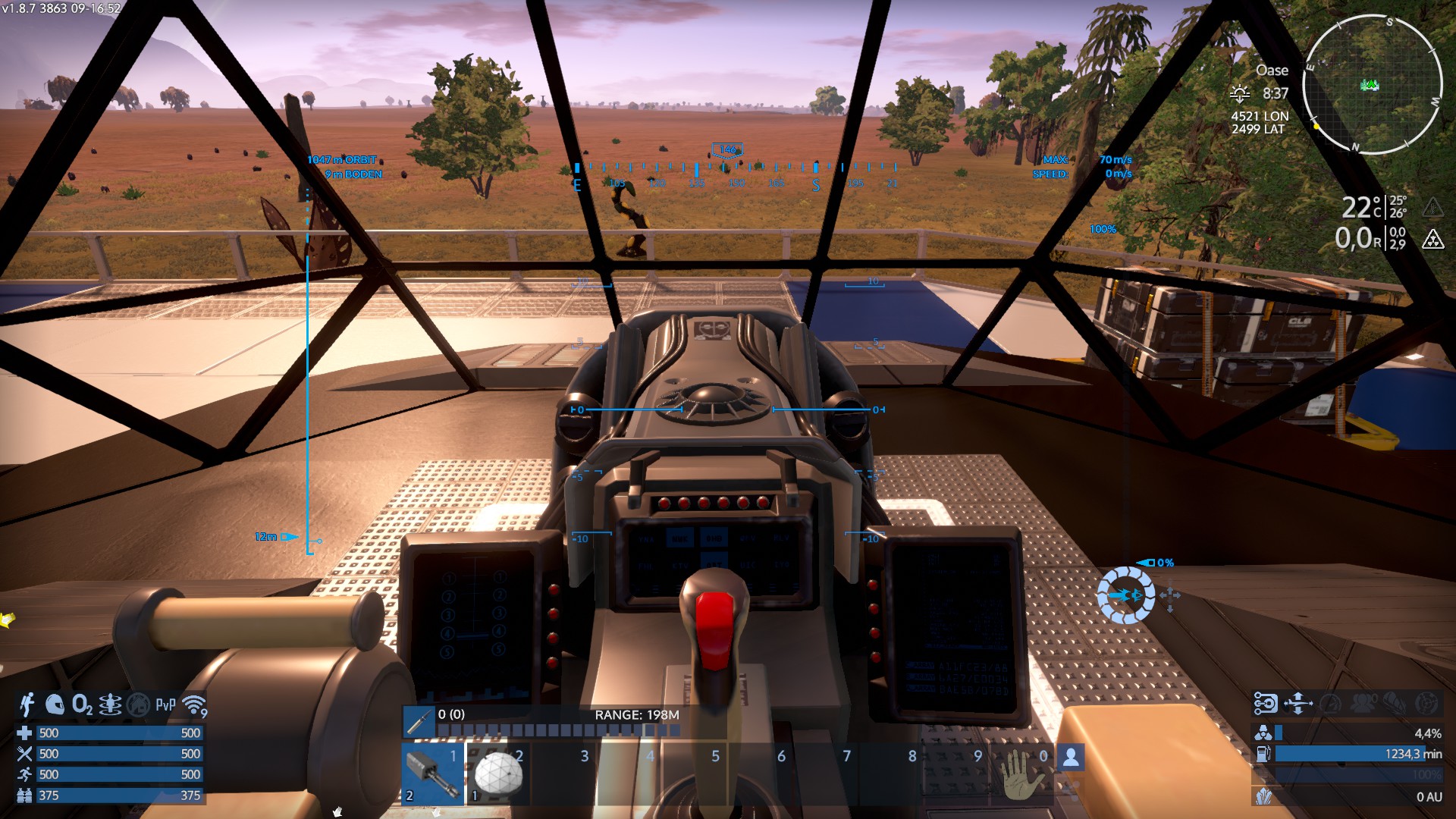Click the fuel pump icon
The image size is (1456, 819).
(x=1263, y=754)
